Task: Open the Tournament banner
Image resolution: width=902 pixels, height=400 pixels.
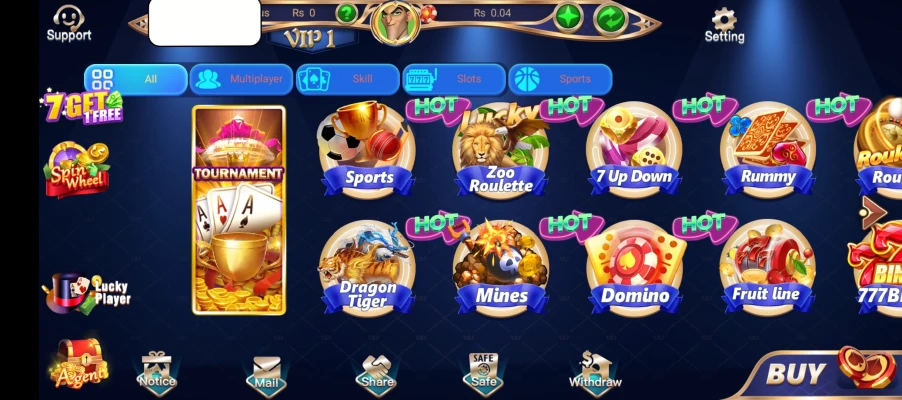Action: pos(239,210)
